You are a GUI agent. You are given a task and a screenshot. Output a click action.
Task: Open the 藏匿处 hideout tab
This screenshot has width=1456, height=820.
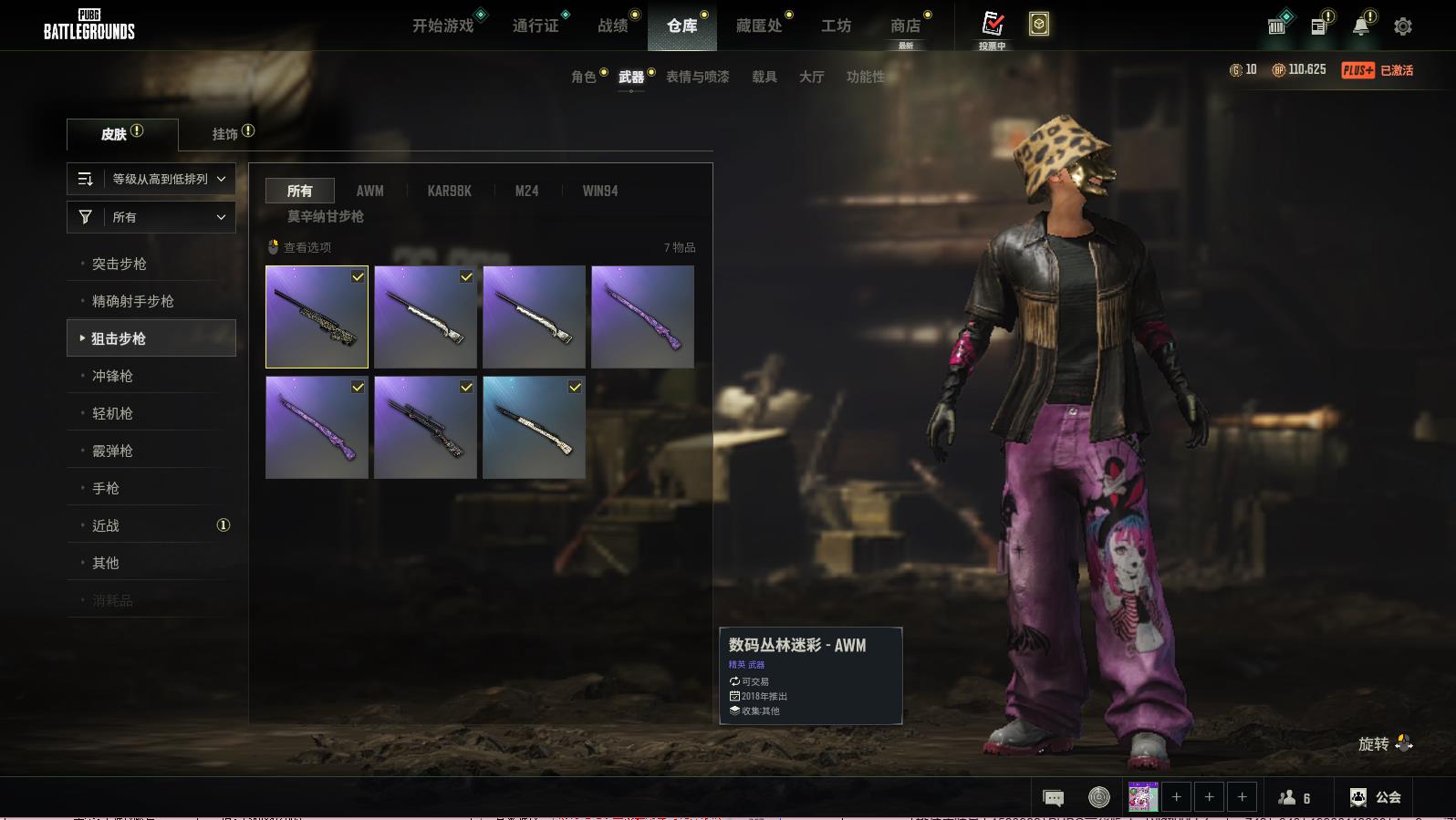tap(759, 26)
